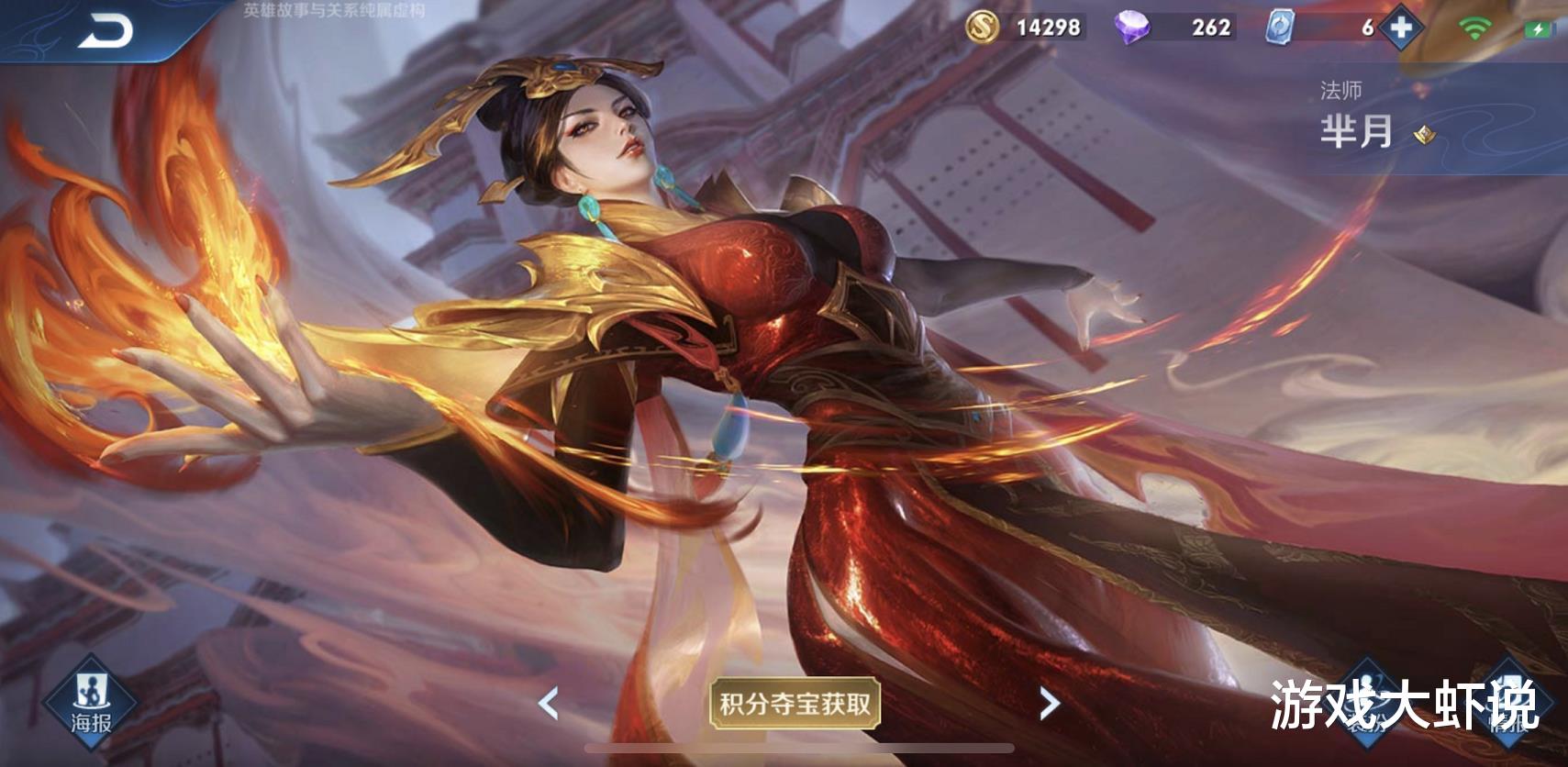Viewport: 1568px width, 767px height.
Task: Click the 法师 class label
Action: click(x=1341, y=89)
